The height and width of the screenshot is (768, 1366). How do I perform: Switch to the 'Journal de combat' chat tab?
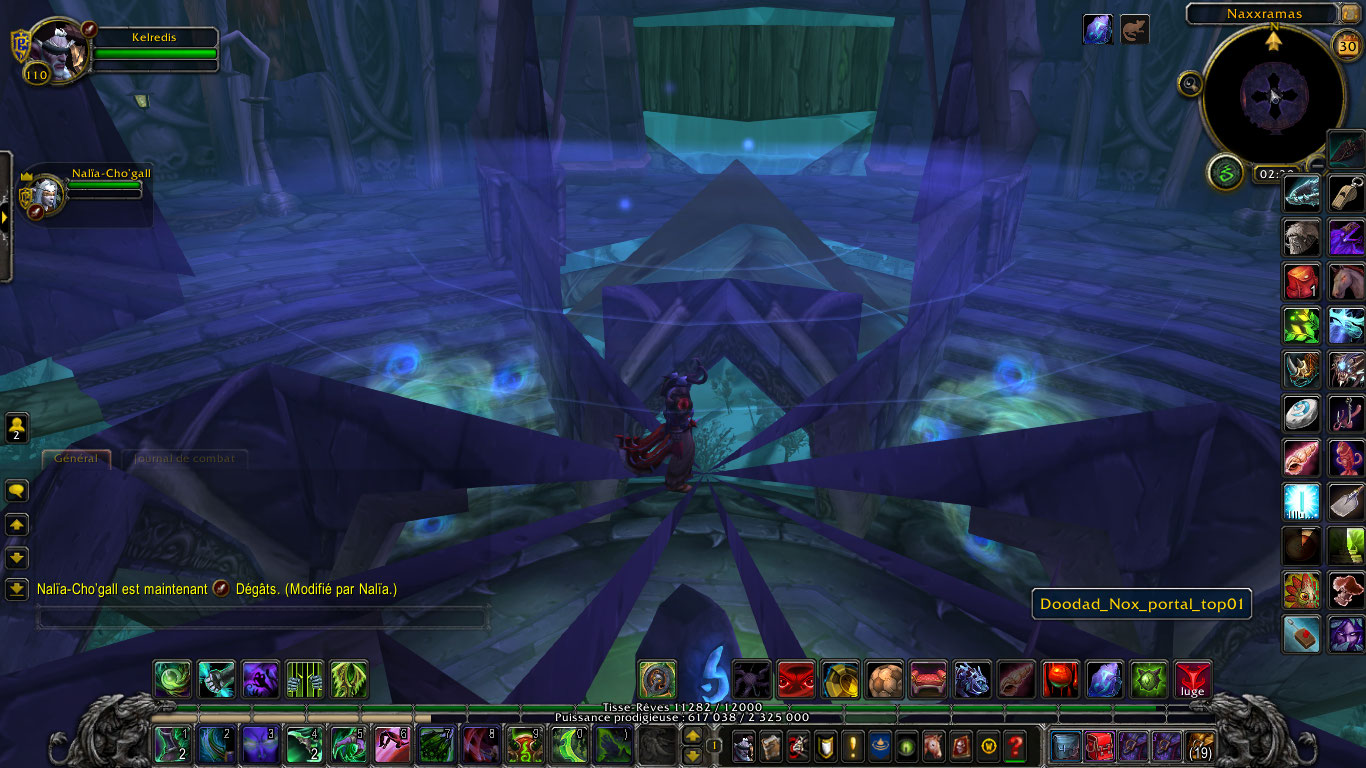click(x=185, y=459)
